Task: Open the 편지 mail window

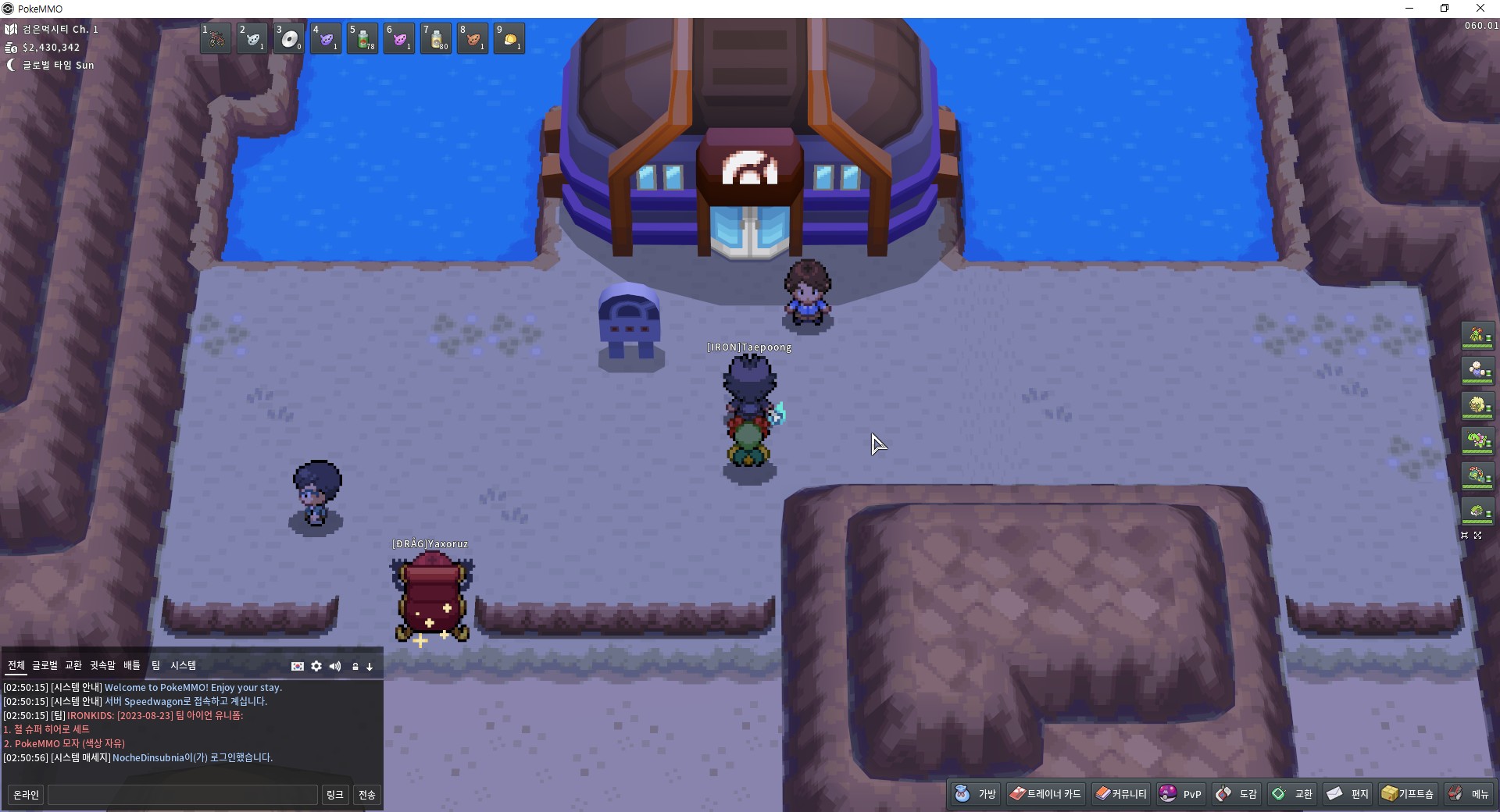Action: click(x=1348, y=794)
